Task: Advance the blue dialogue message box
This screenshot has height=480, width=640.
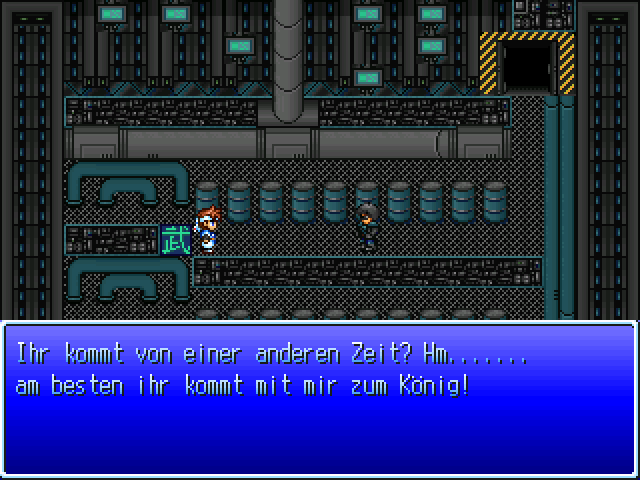Action: tap(320, 400)
